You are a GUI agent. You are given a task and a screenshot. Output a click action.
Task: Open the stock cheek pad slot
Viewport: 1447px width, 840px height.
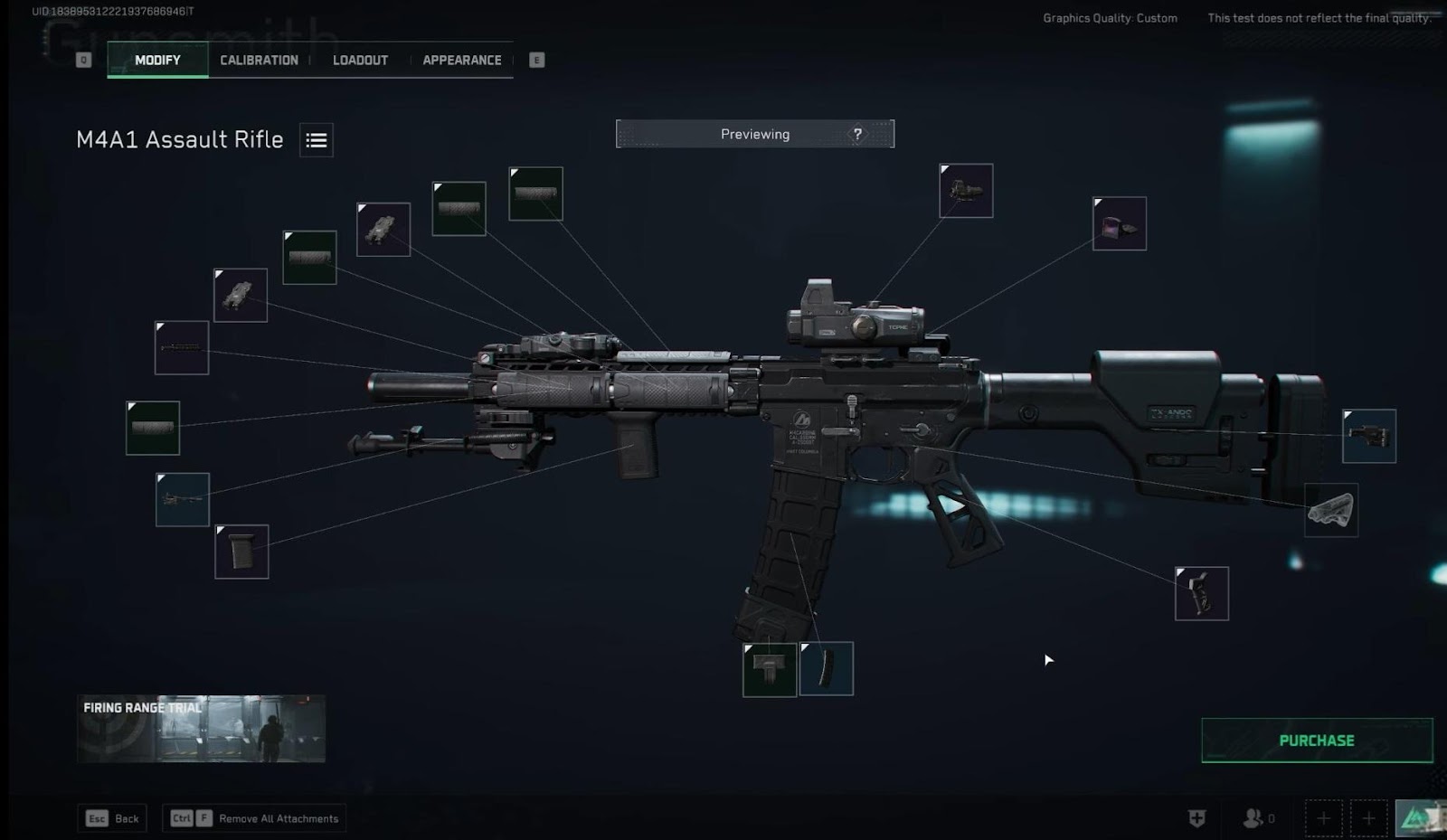point(1330,510)
